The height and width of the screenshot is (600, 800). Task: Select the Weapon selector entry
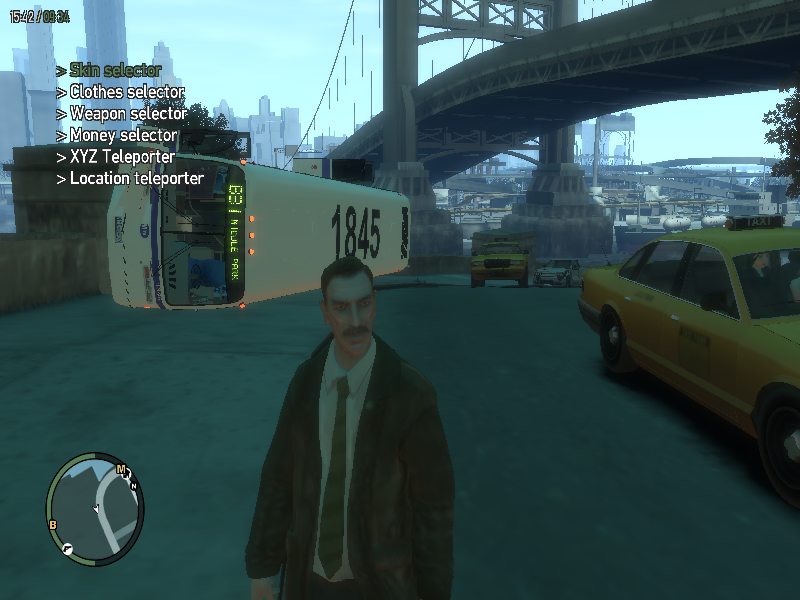click(x=127, y=114)
